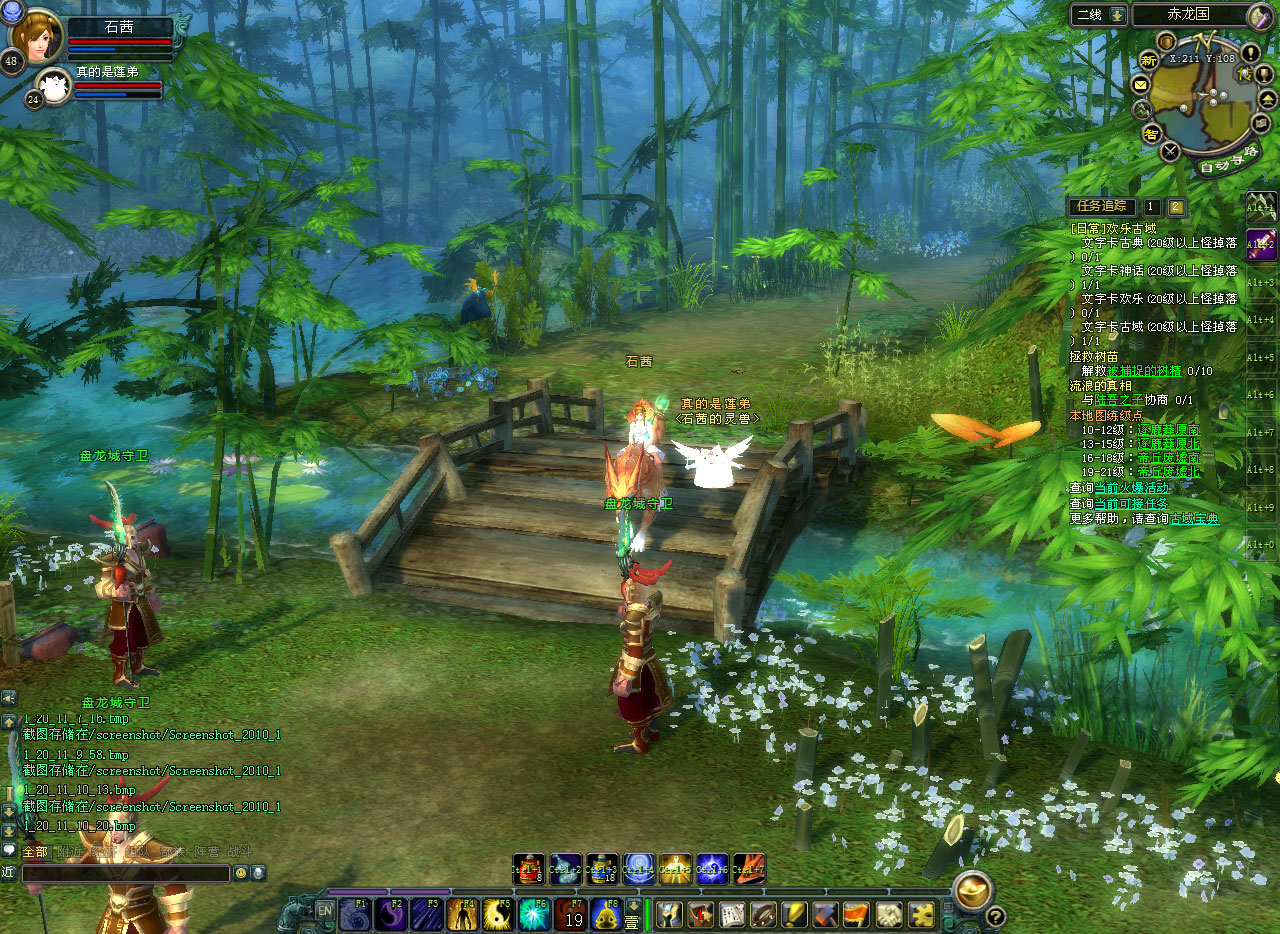Viewport: 1280px width, 934px height.
Task: Focus the chat text input box
Action: coord(126,873)
